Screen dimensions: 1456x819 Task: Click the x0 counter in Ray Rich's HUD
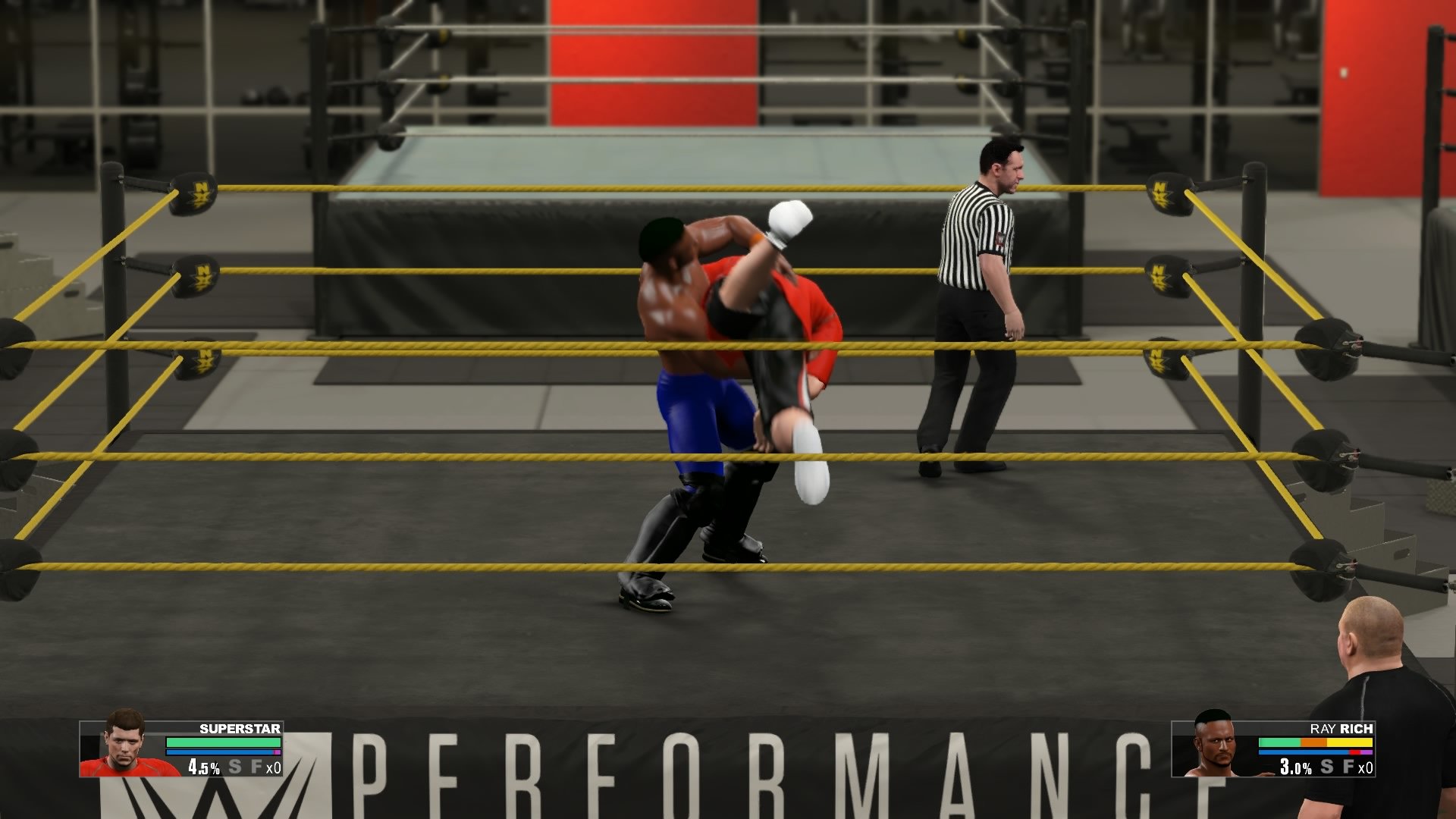1365,767
